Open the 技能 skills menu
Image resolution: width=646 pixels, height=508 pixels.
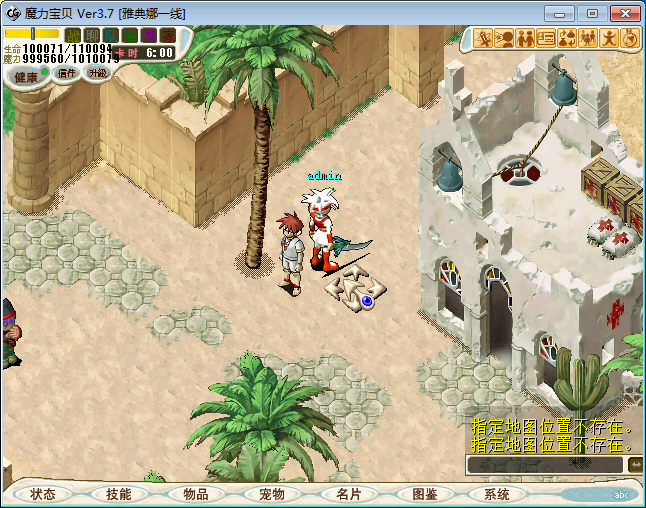pos(118,494)
